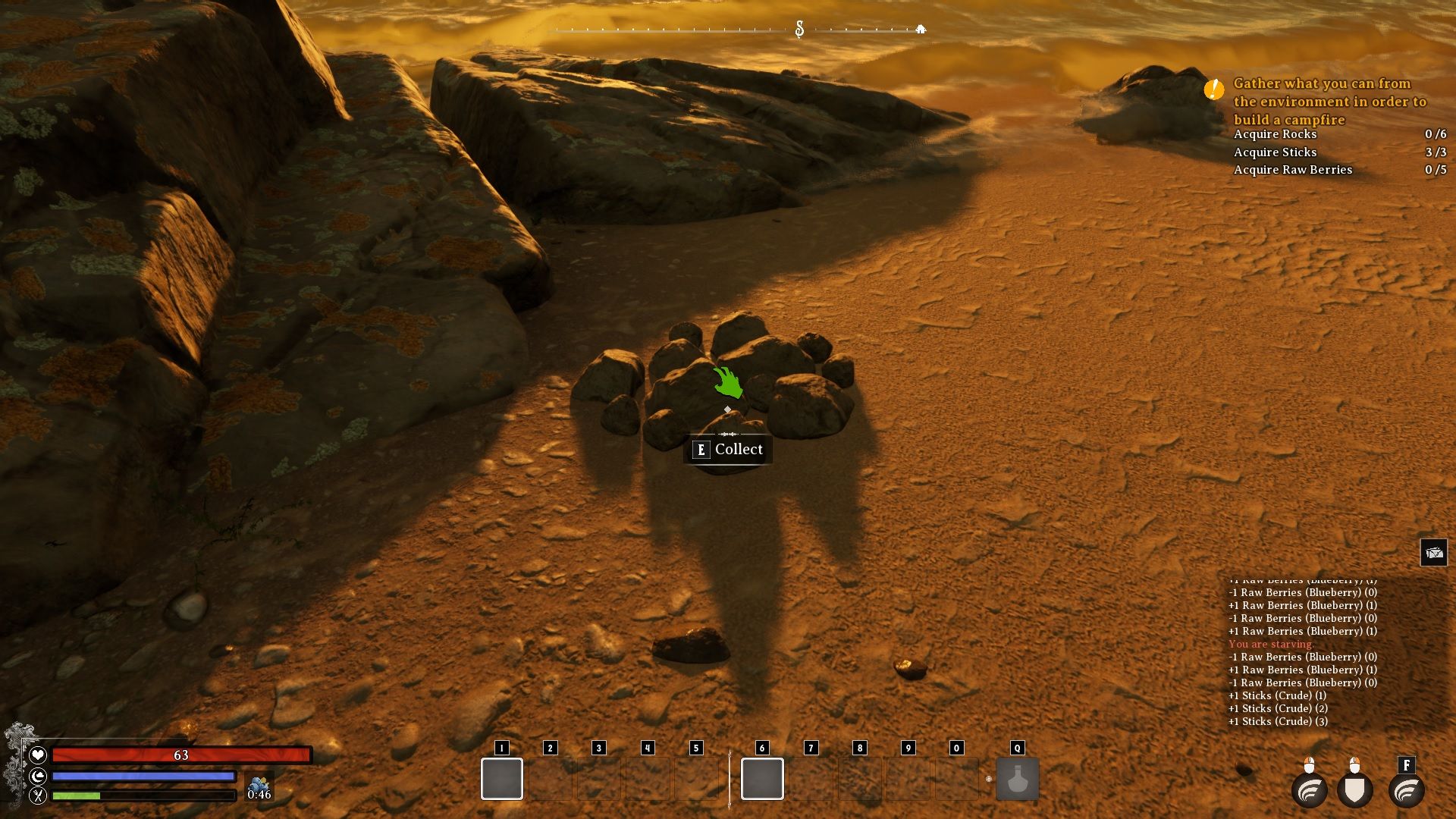Click the moon and cloud rest icon

tap(38, 776)
